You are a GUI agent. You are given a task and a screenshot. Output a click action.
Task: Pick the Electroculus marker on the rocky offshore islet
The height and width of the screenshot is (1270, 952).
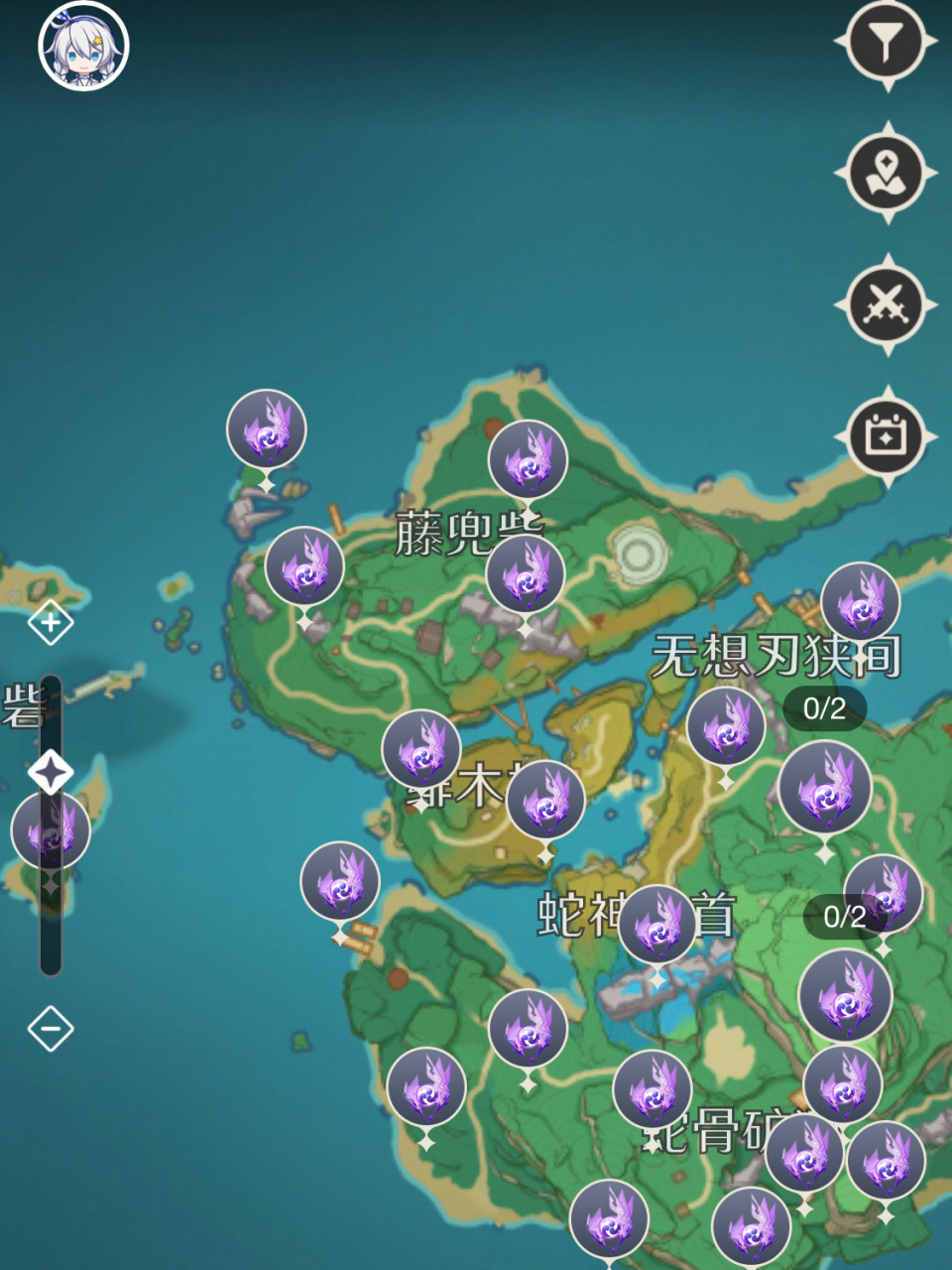pyautogui.click(x=266, y=430)
